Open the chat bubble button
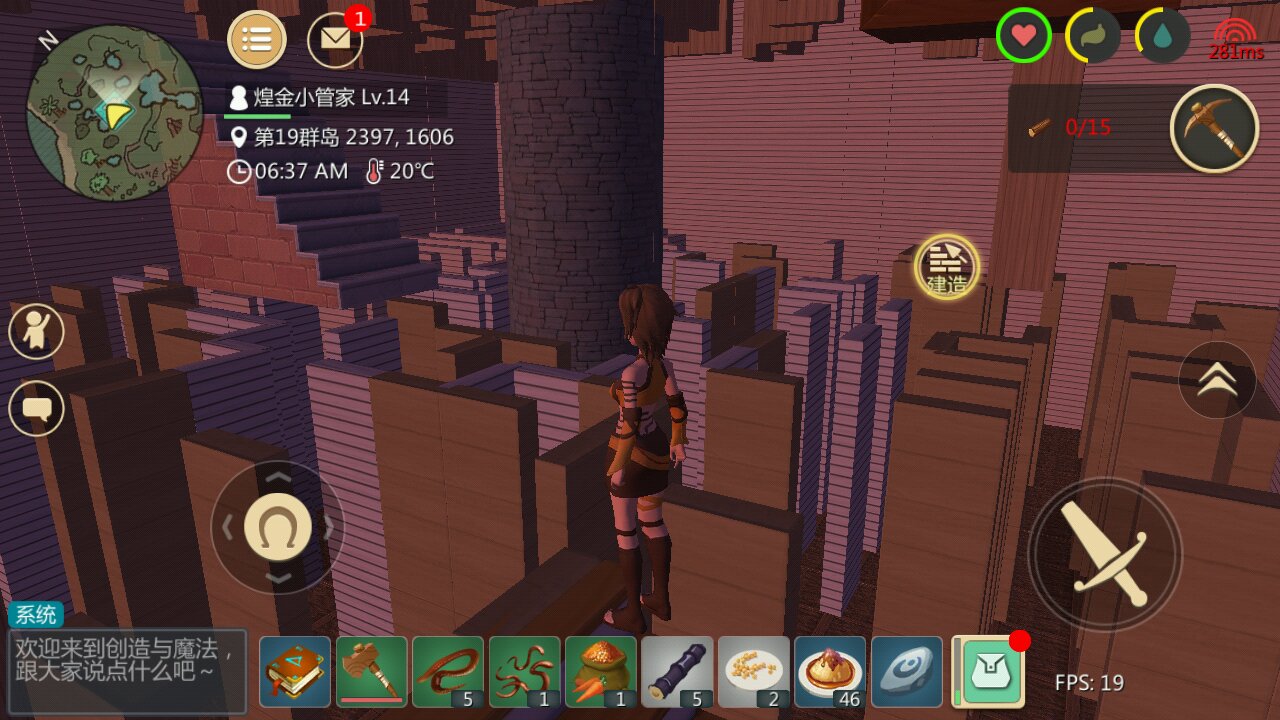Viewport: 1280px width, 720px height. tap(37, 408)
